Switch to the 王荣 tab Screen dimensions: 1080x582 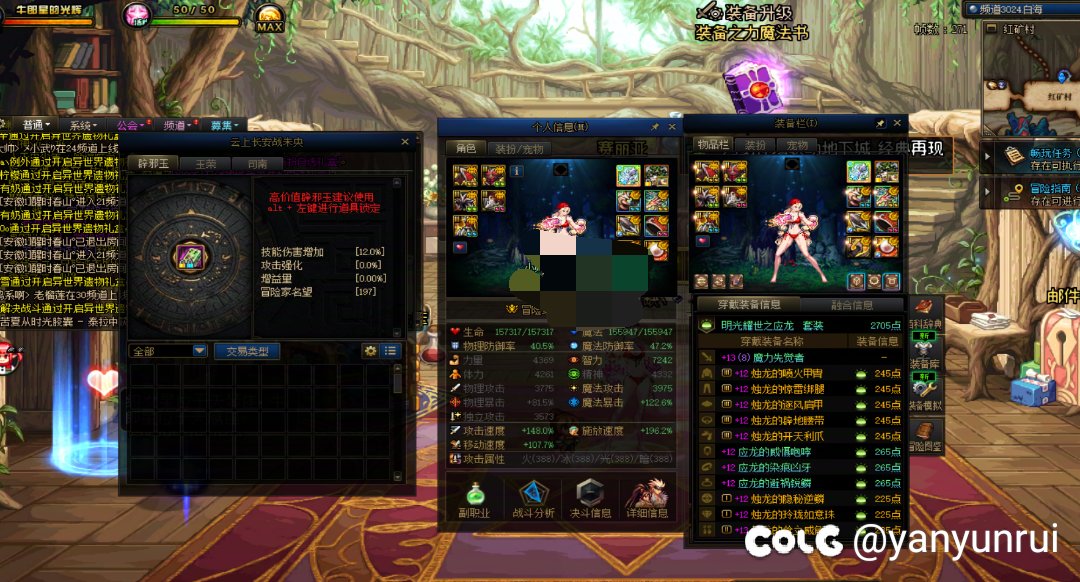coord(206,163)
